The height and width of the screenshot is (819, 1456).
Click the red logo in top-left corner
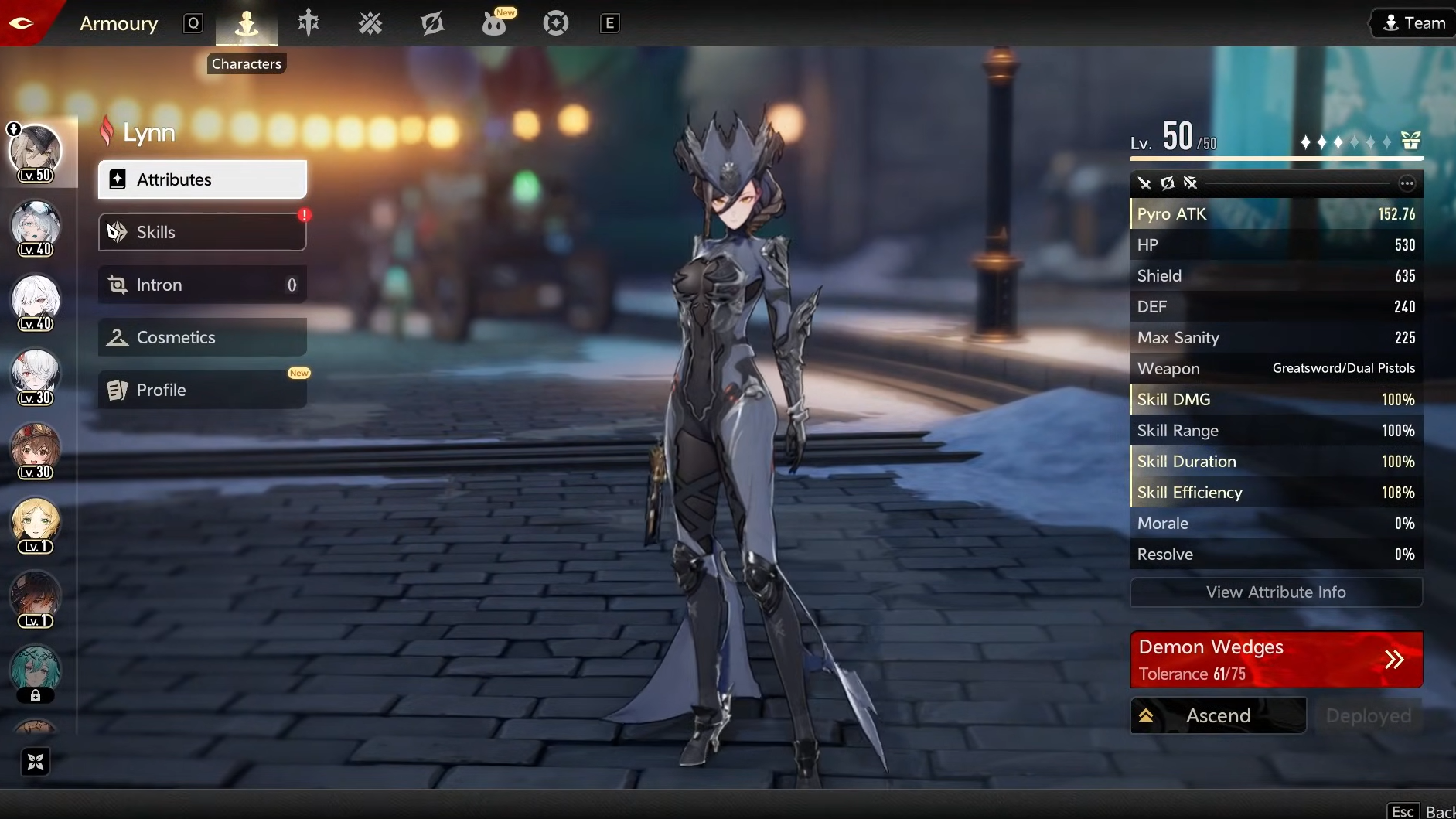(22, 23)
